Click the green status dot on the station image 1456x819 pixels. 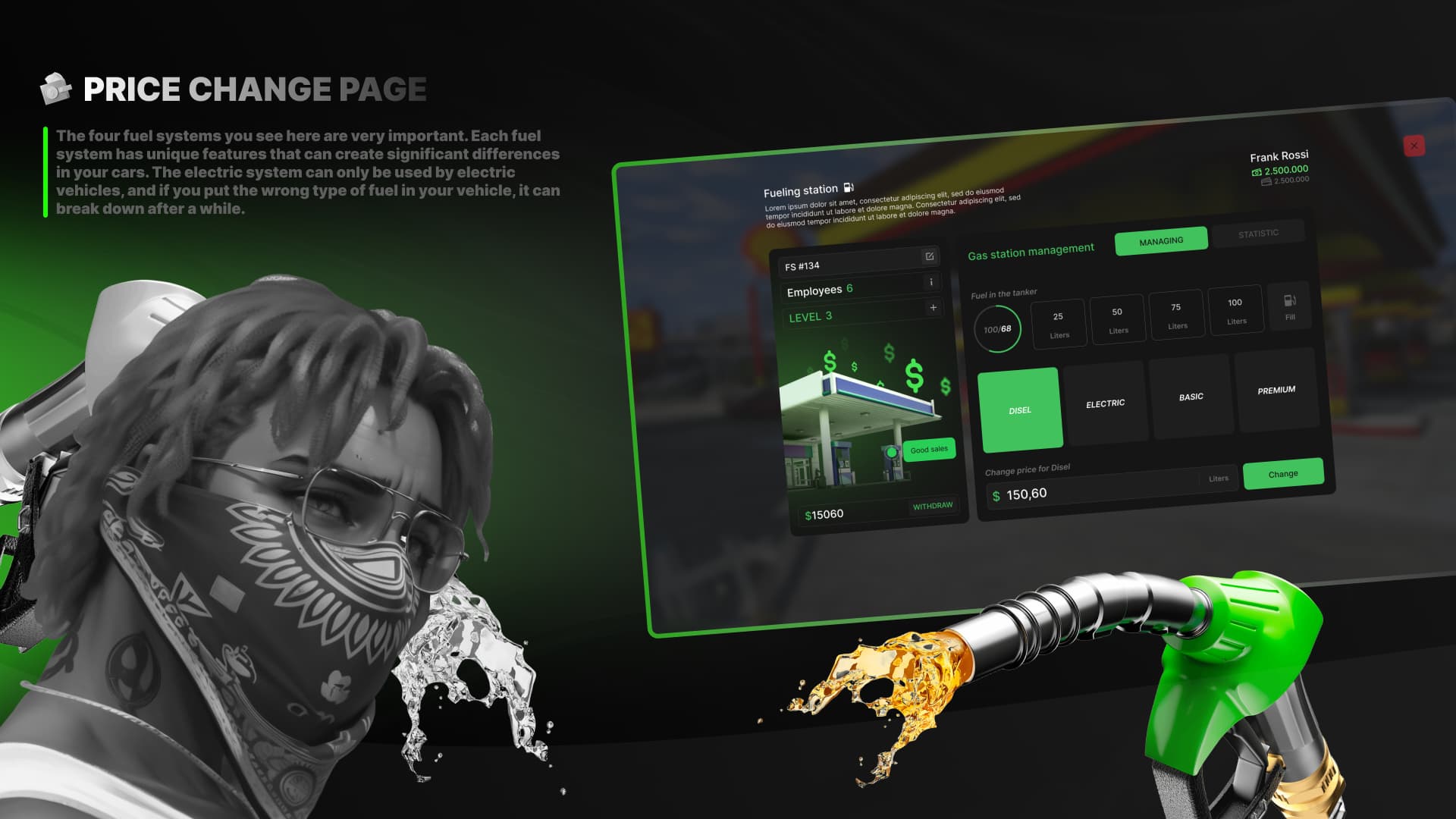pos(892,452)
